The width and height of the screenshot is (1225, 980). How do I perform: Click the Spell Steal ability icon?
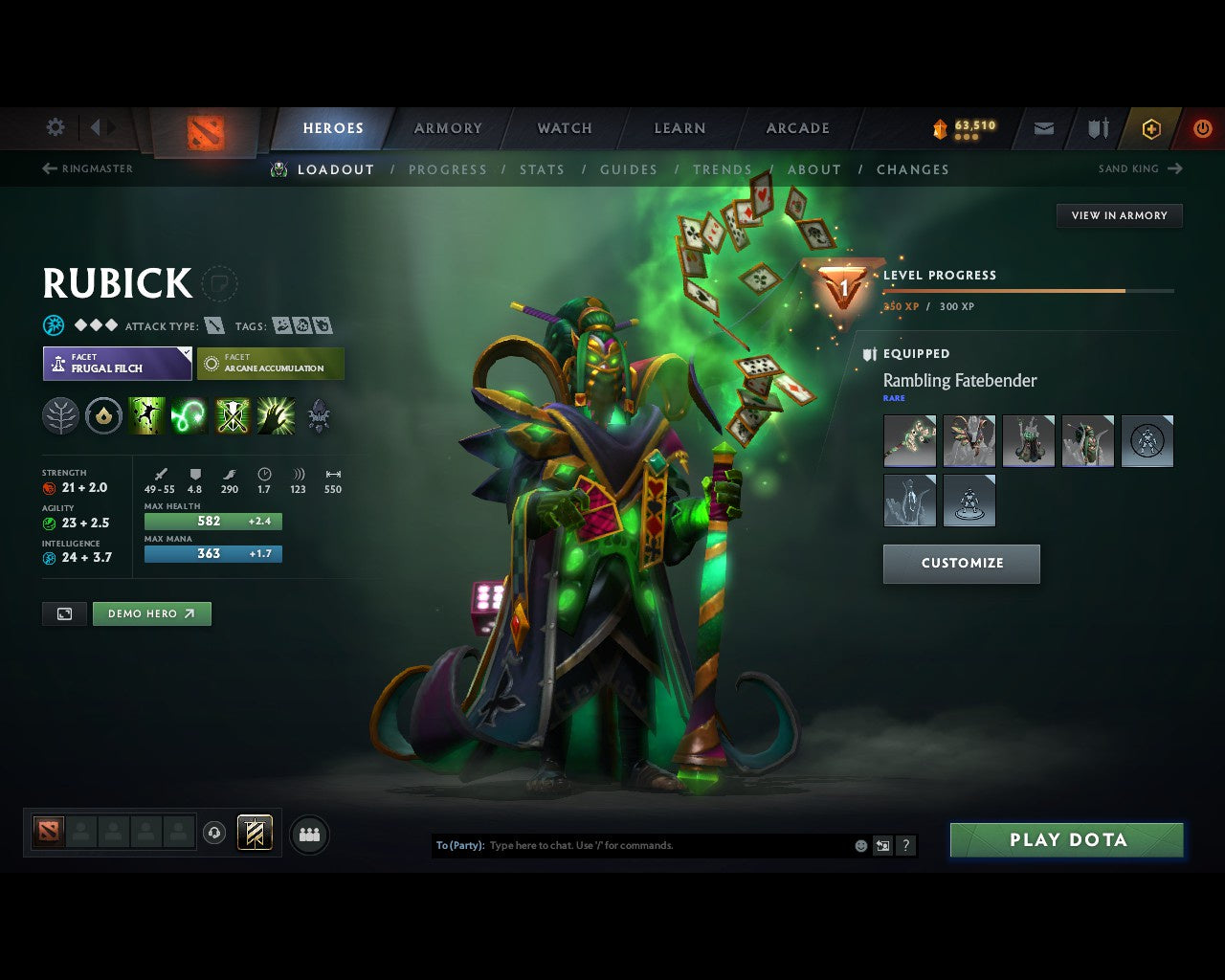(x=276, y=415)
